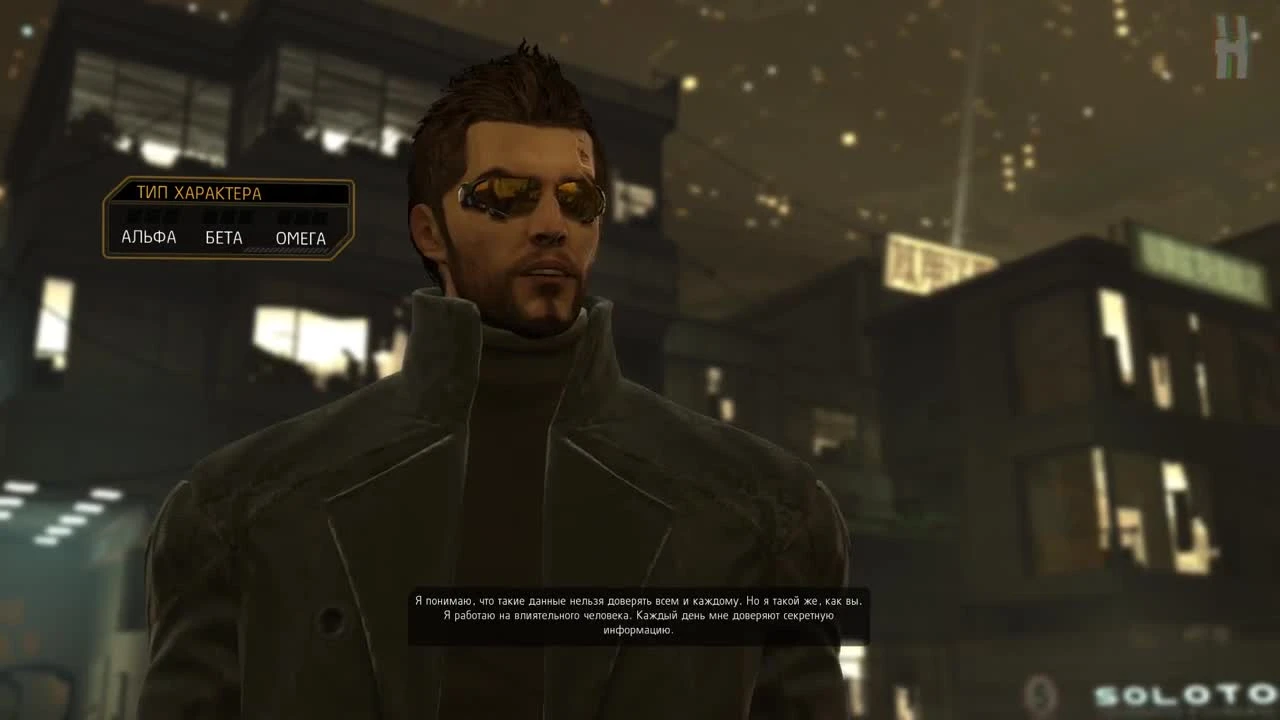Select the БЕТА personality response
Screen dimensions: 1280x720
(223, 237)
